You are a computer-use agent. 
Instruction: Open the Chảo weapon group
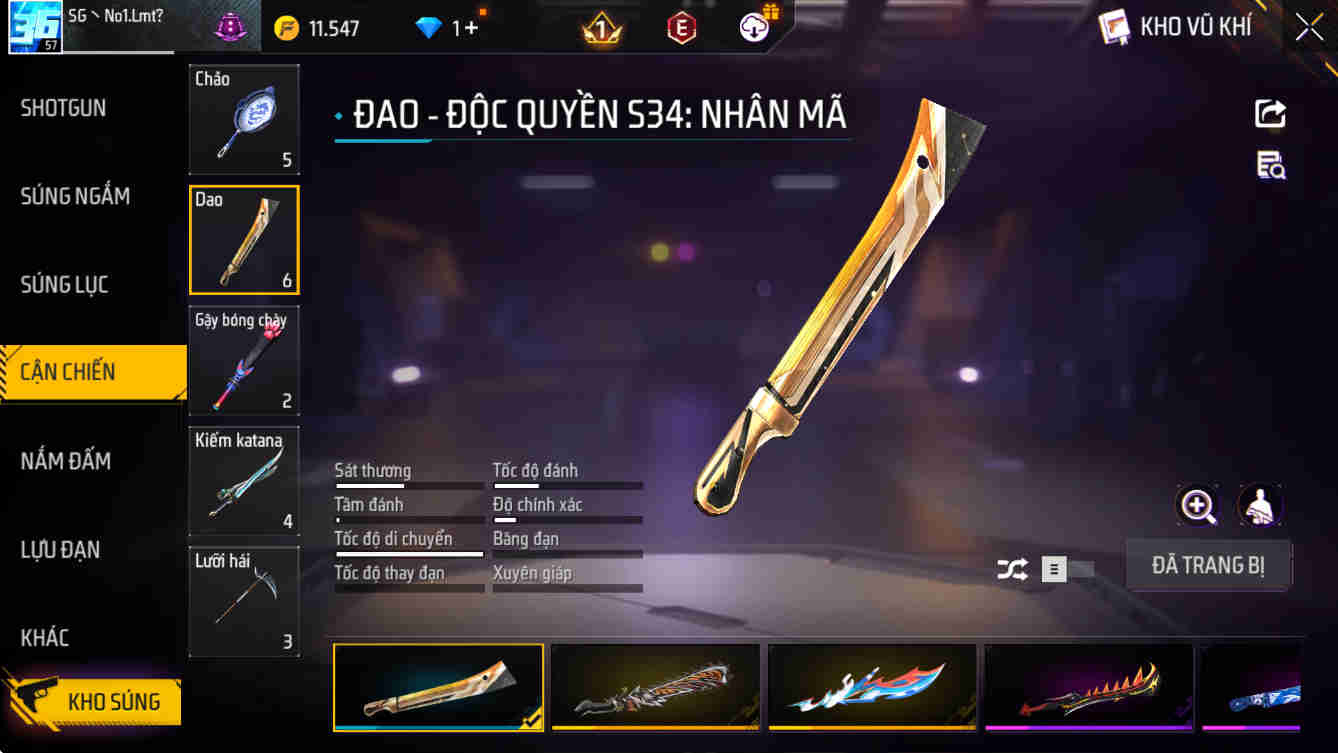point(243,119)
